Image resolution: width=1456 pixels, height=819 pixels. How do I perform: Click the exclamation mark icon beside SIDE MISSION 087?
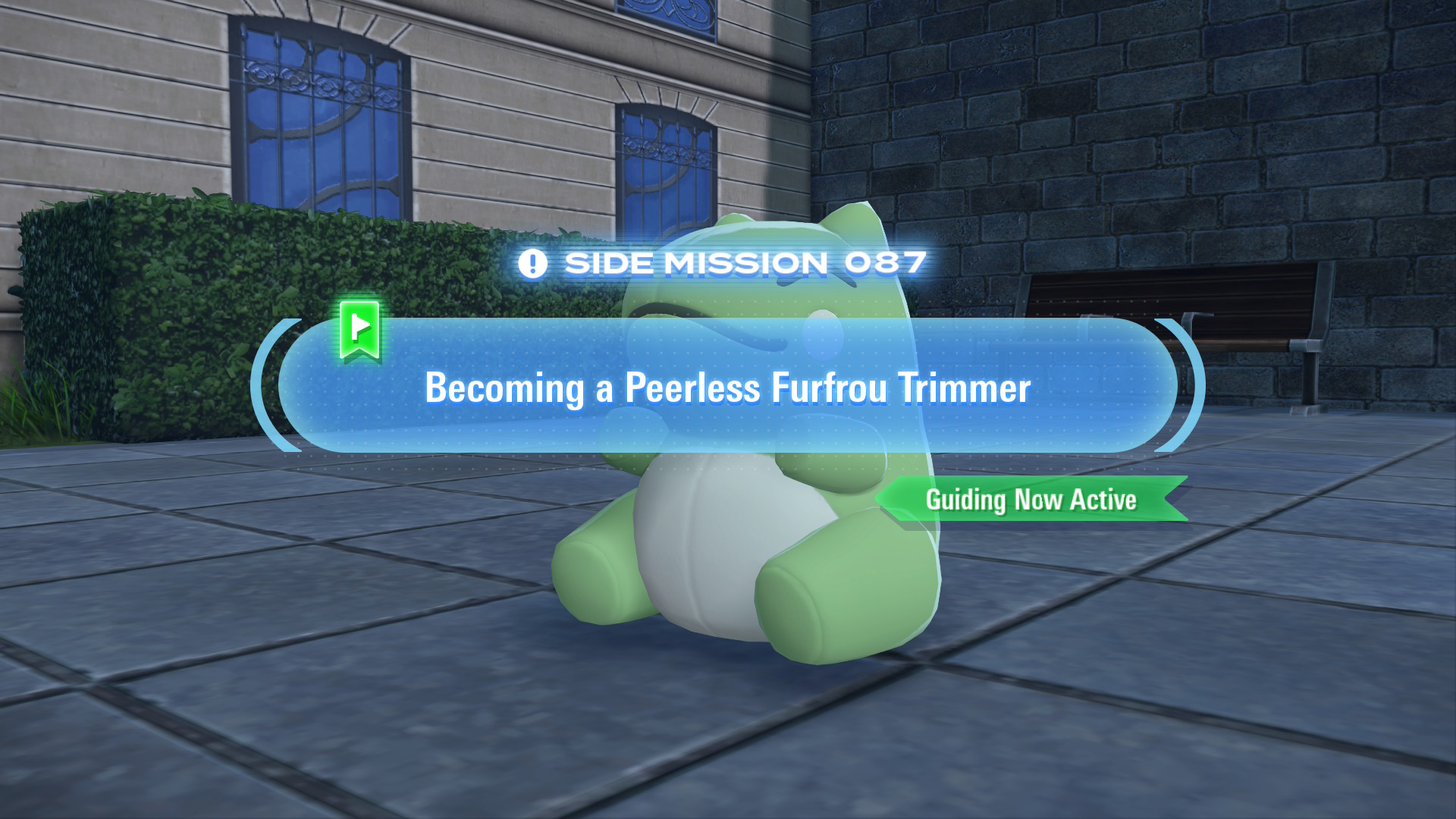pyautogui.click(x=533, y=263)
